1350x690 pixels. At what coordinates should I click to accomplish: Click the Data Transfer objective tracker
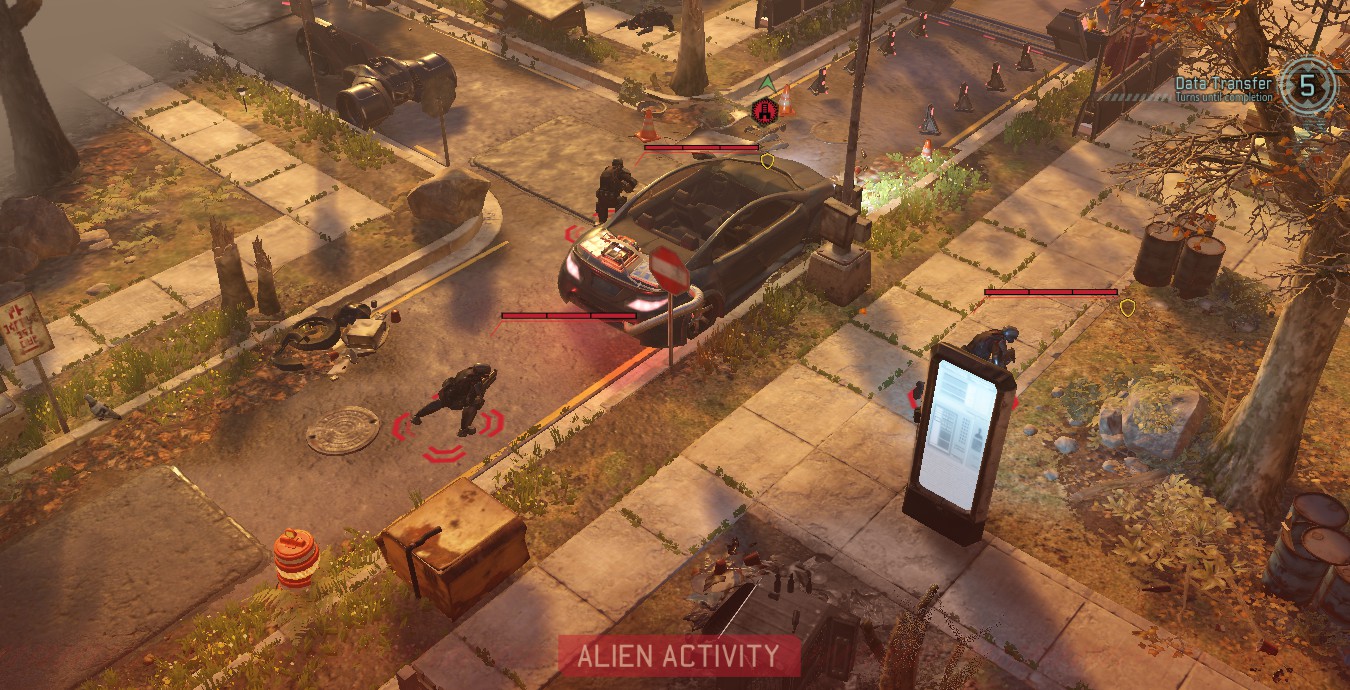1254,88
